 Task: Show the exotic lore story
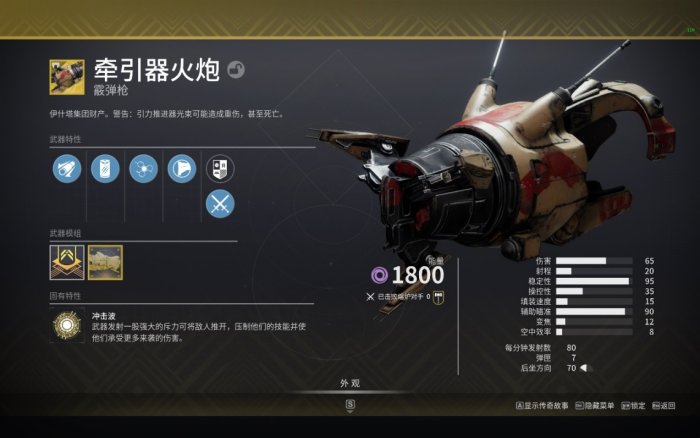coord(541,406)
